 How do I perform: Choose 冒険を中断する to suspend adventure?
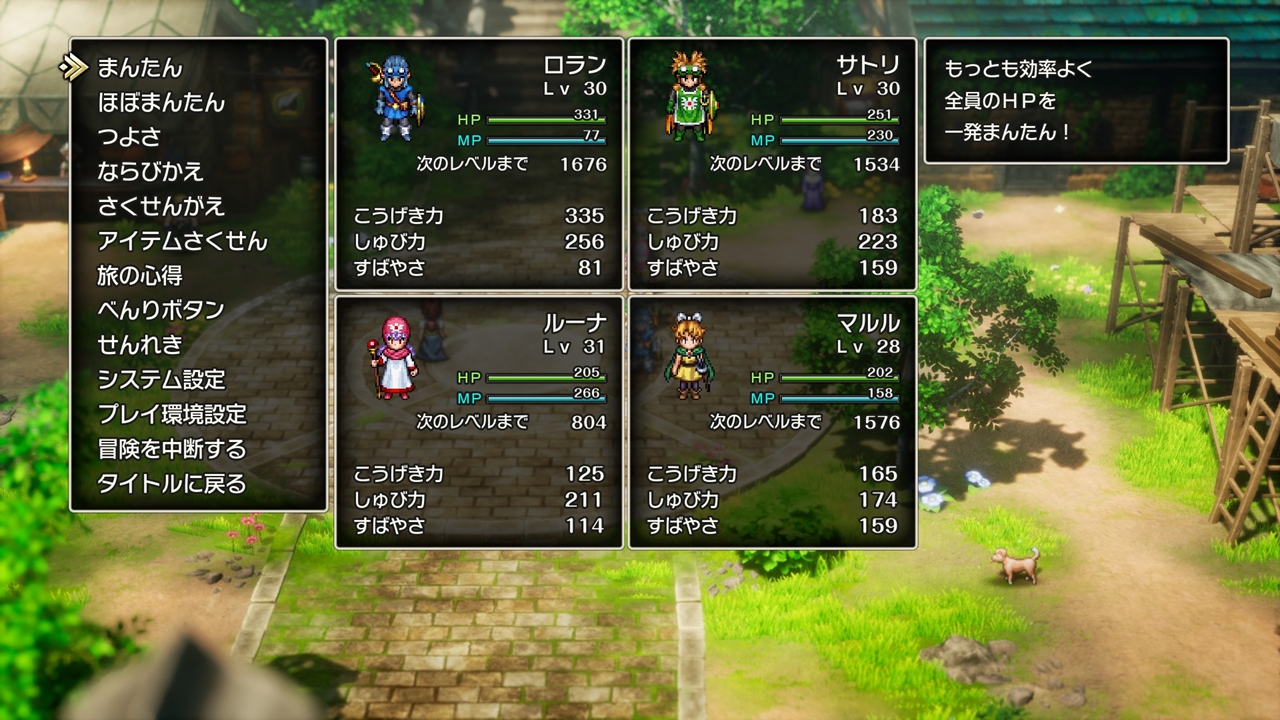click(171, 449)
